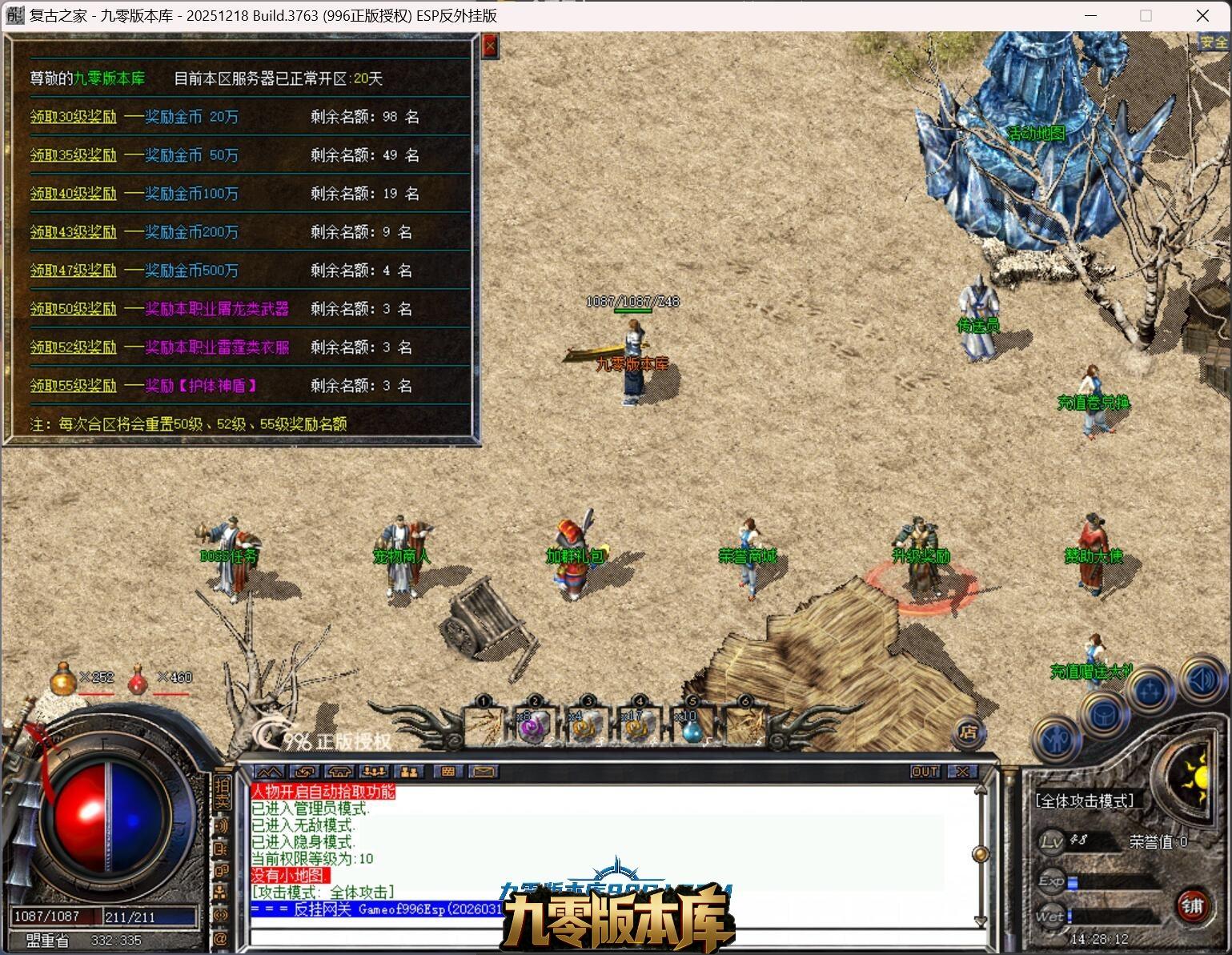The width and height of the screenshot is (1232, 955).
Task: Open the bag inventory round icon
Action: pyautogui.click(x=1103, y=712)
